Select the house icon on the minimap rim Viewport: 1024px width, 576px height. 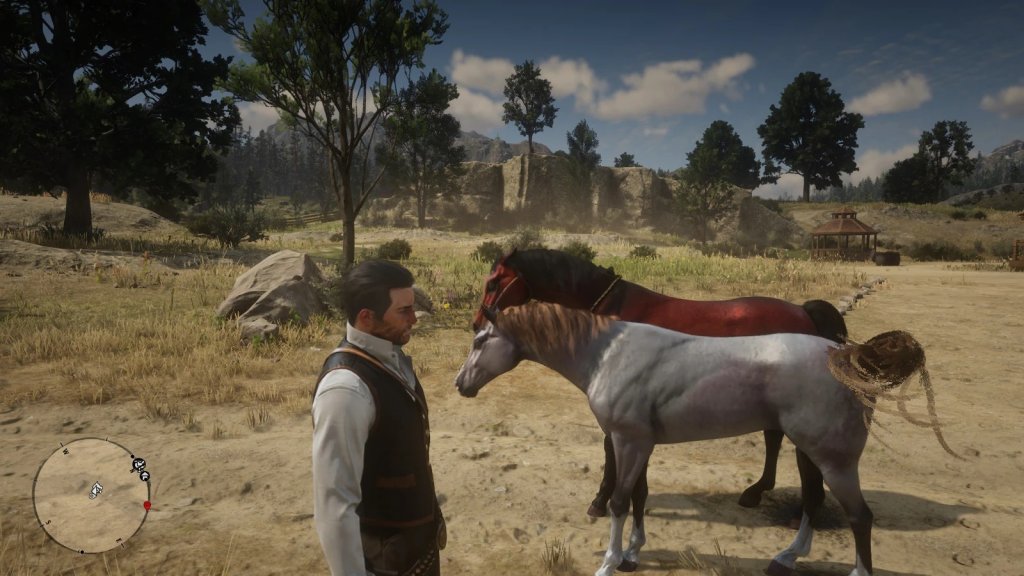pos(145,476)
